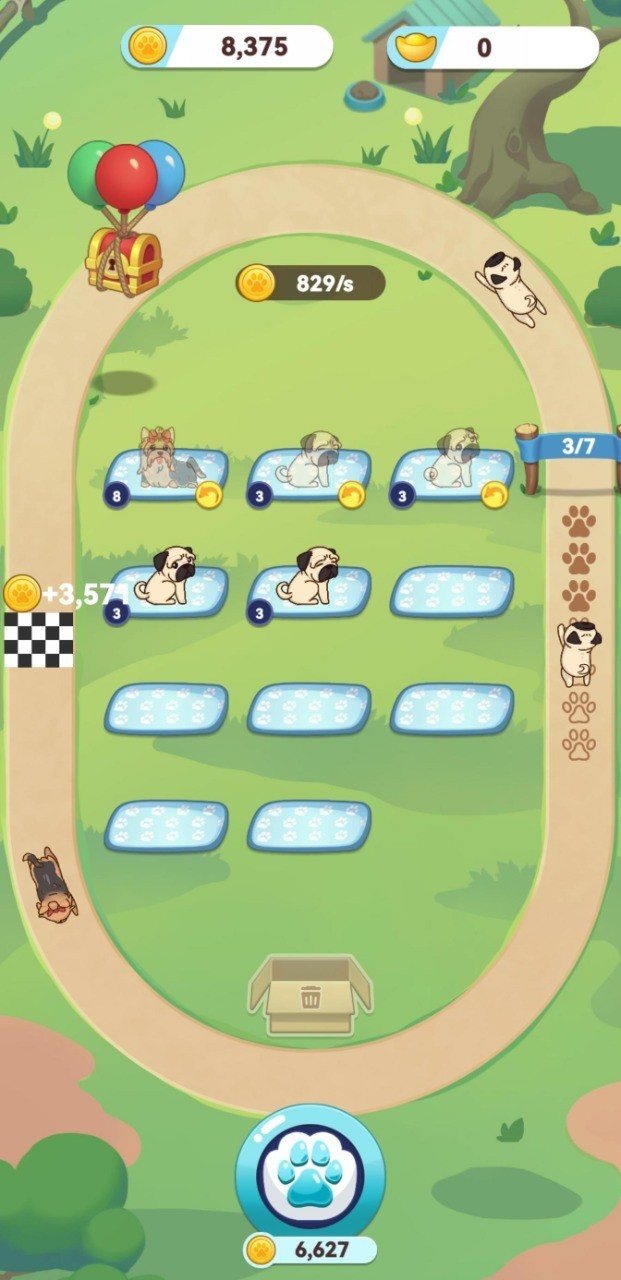Pop the balloon treasure chest

click(124, 259)
